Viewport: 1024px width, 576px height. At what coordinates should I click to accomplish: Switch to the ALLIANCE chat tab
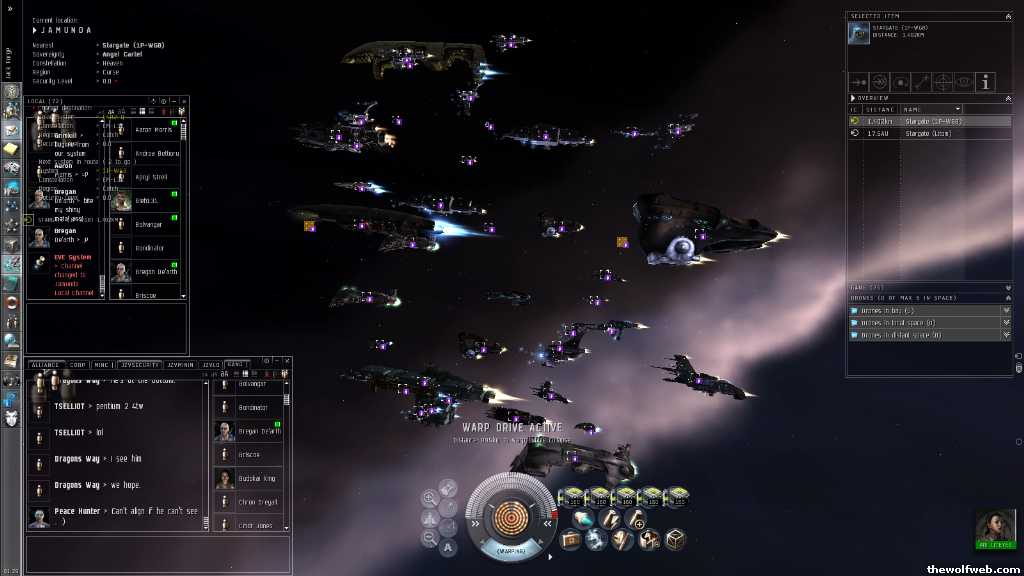tap(46, 365)
